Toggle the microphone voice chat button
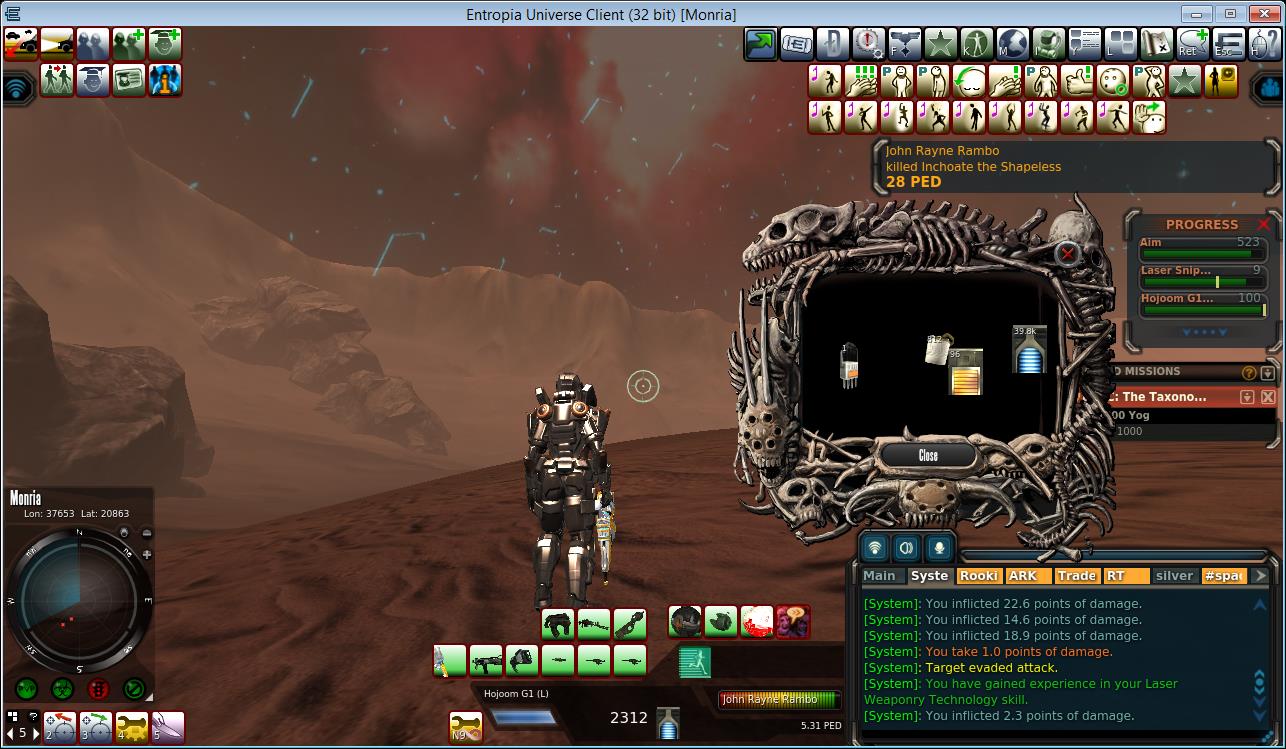Image resolution: width=1286 pixels, height=749 pixels. (939, 548)
